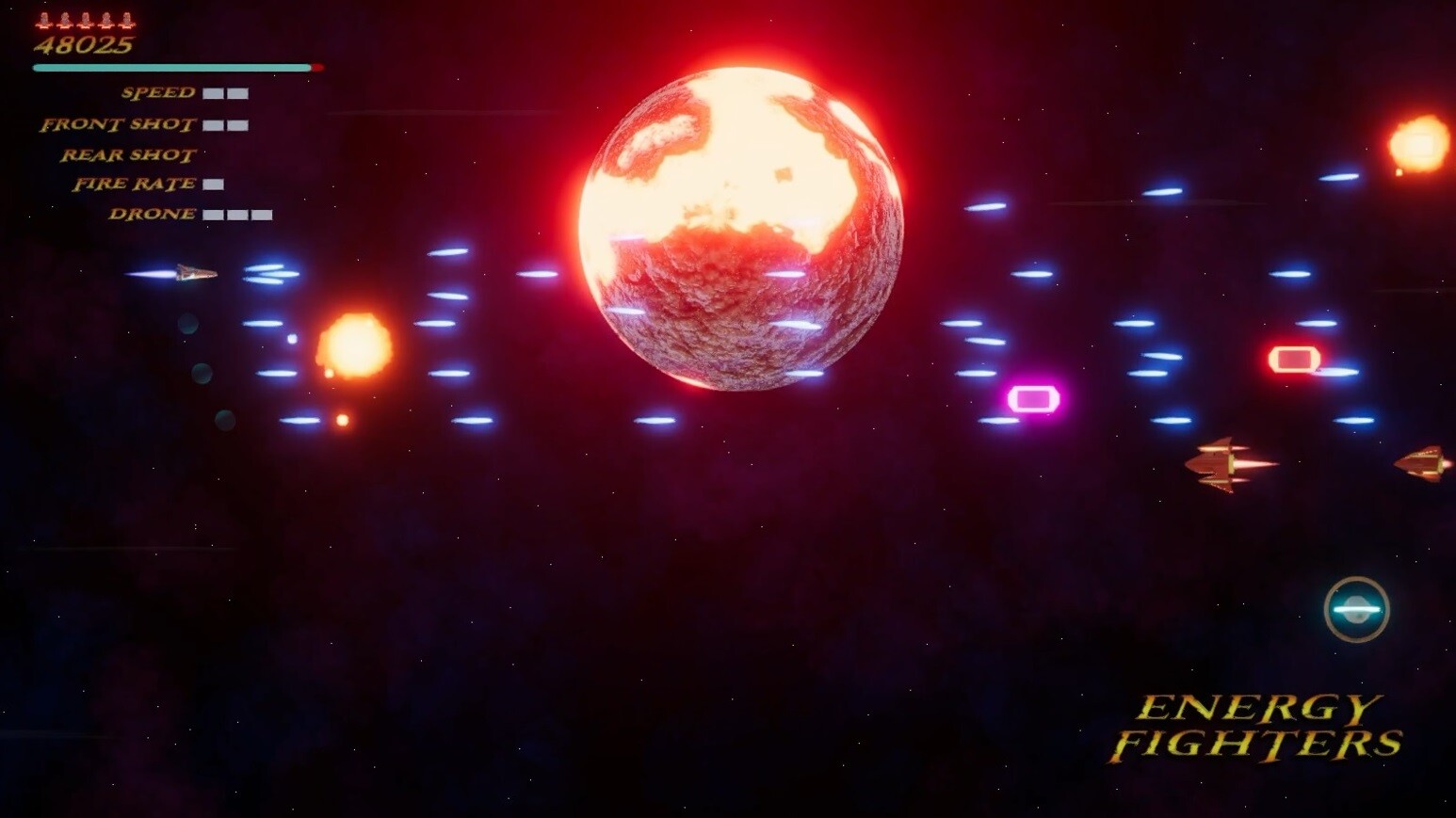Click the teal health bar below the score
1456x818 pixels.
point(171,68)
